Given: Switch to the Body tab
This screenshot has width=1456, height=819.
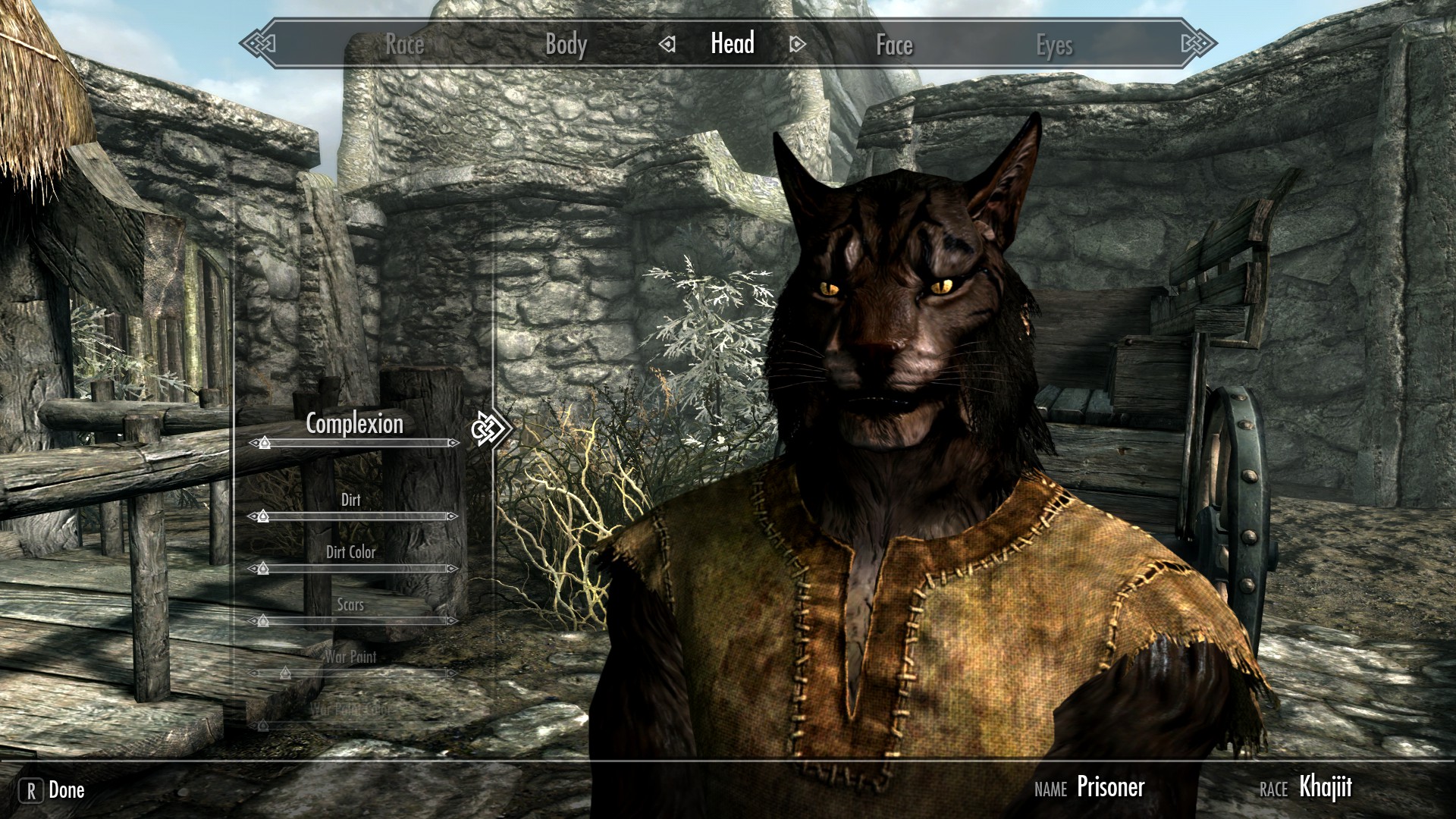Looking at the screenshot, I should pos(565,45).
